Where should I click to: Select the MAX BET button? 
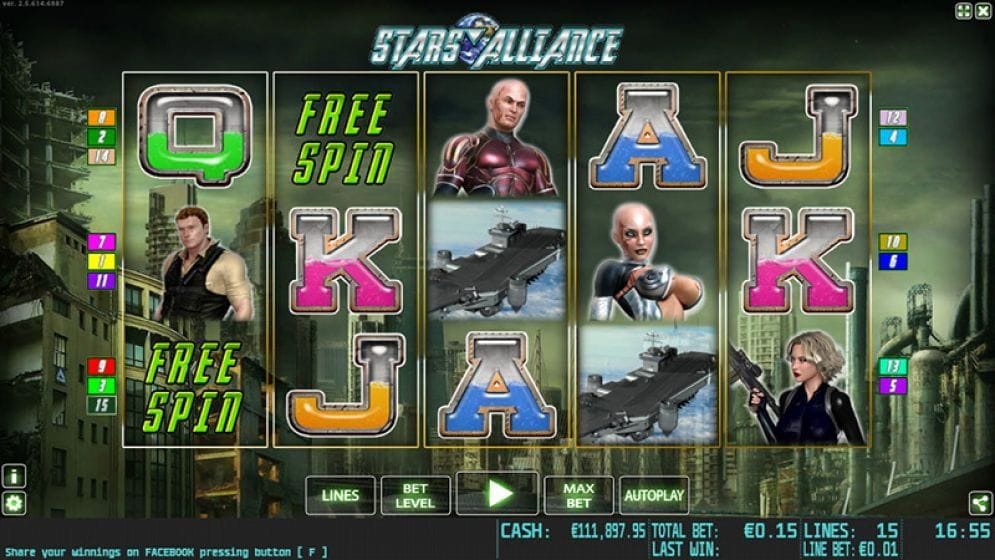[578, 495]
